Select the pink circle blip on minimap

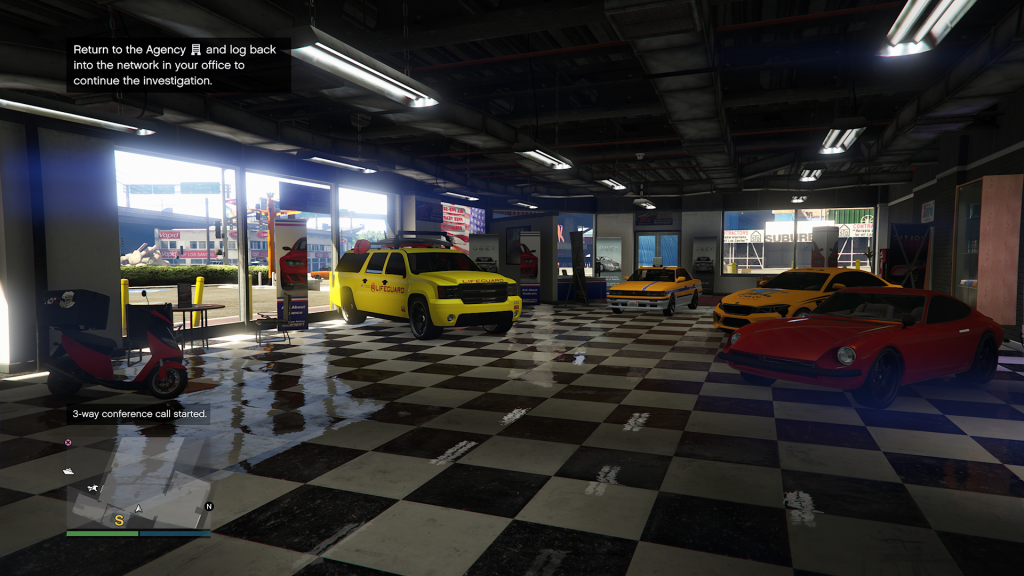pos(68,442)
